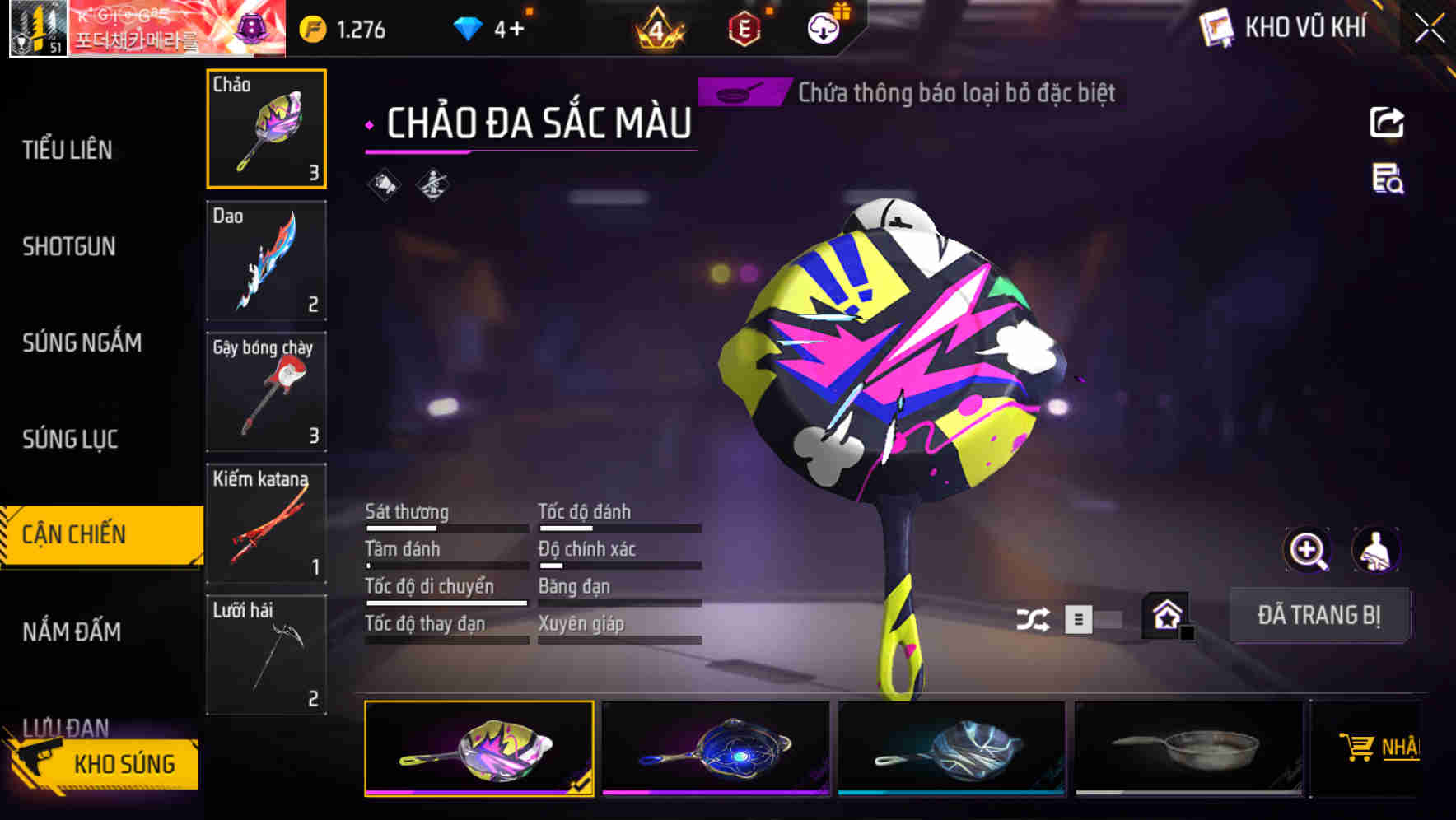
Task: Click the share weapon icon
Action: [x=1386, y=122]
